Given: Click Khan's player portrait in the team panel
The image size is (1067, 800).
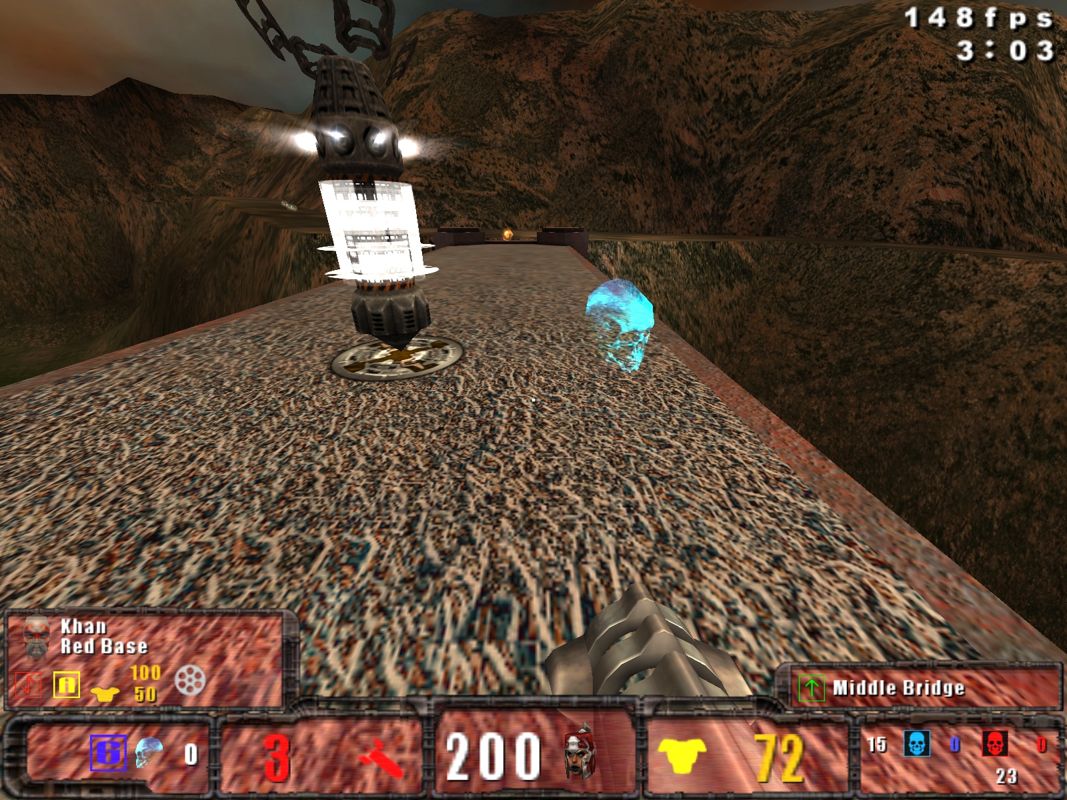Looking at the screenshot, I should (36, 636).
